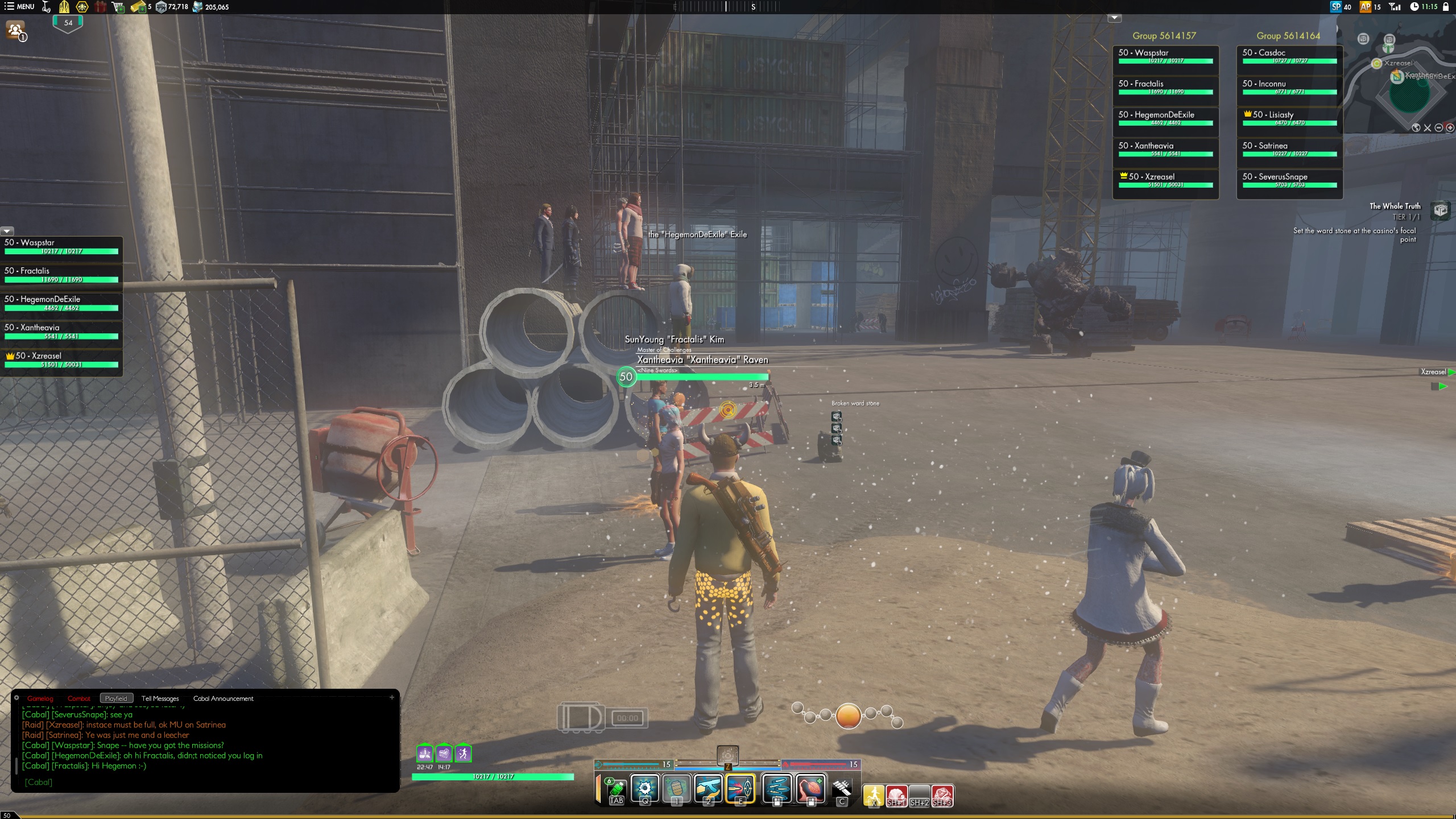
Task: Zoom in the minimap with plus button
Action: pos(1450,128)
